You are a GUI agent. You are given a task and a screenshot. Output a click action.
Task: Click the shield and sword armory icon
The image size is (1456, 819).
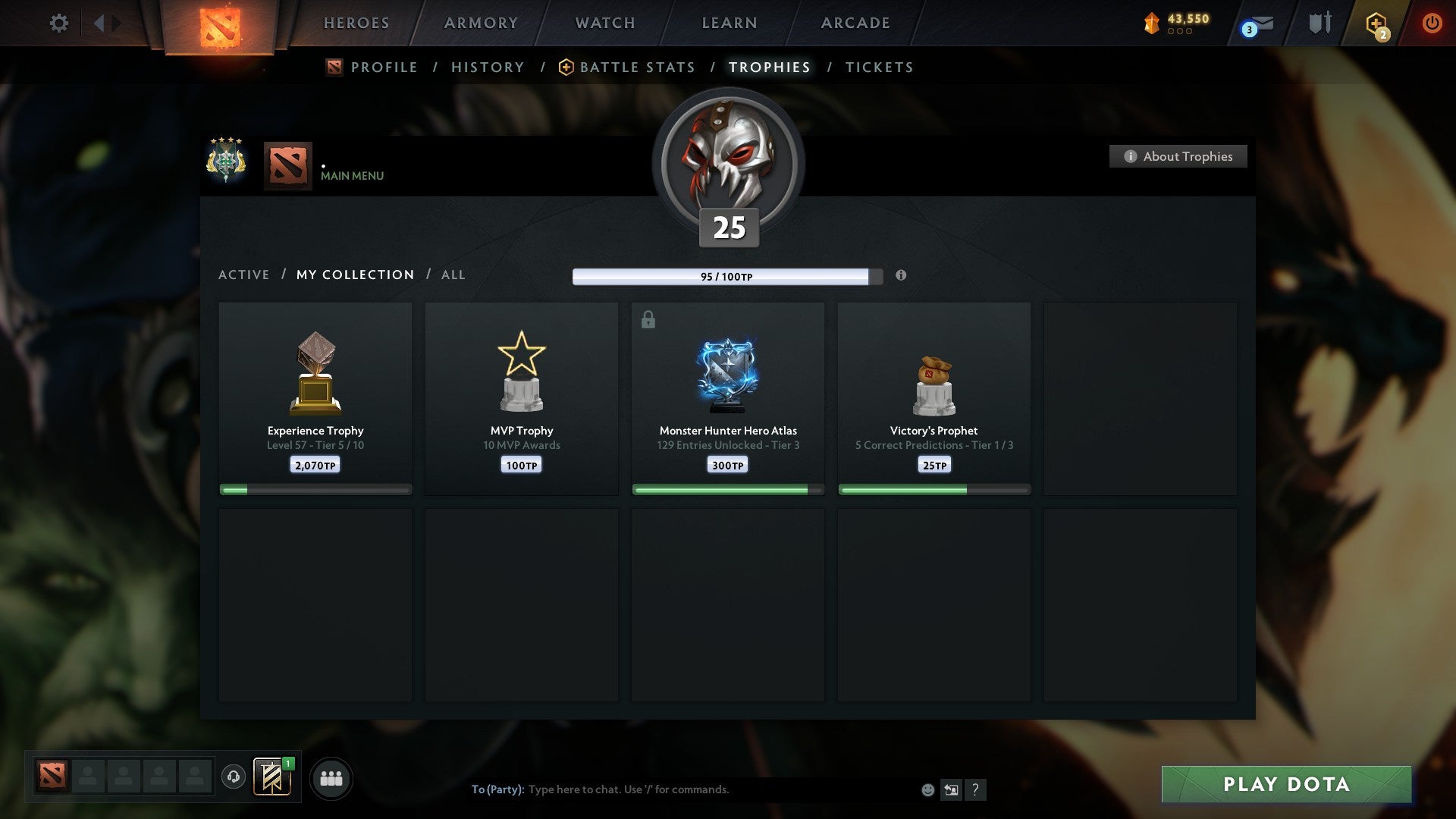pos(1319,23)
